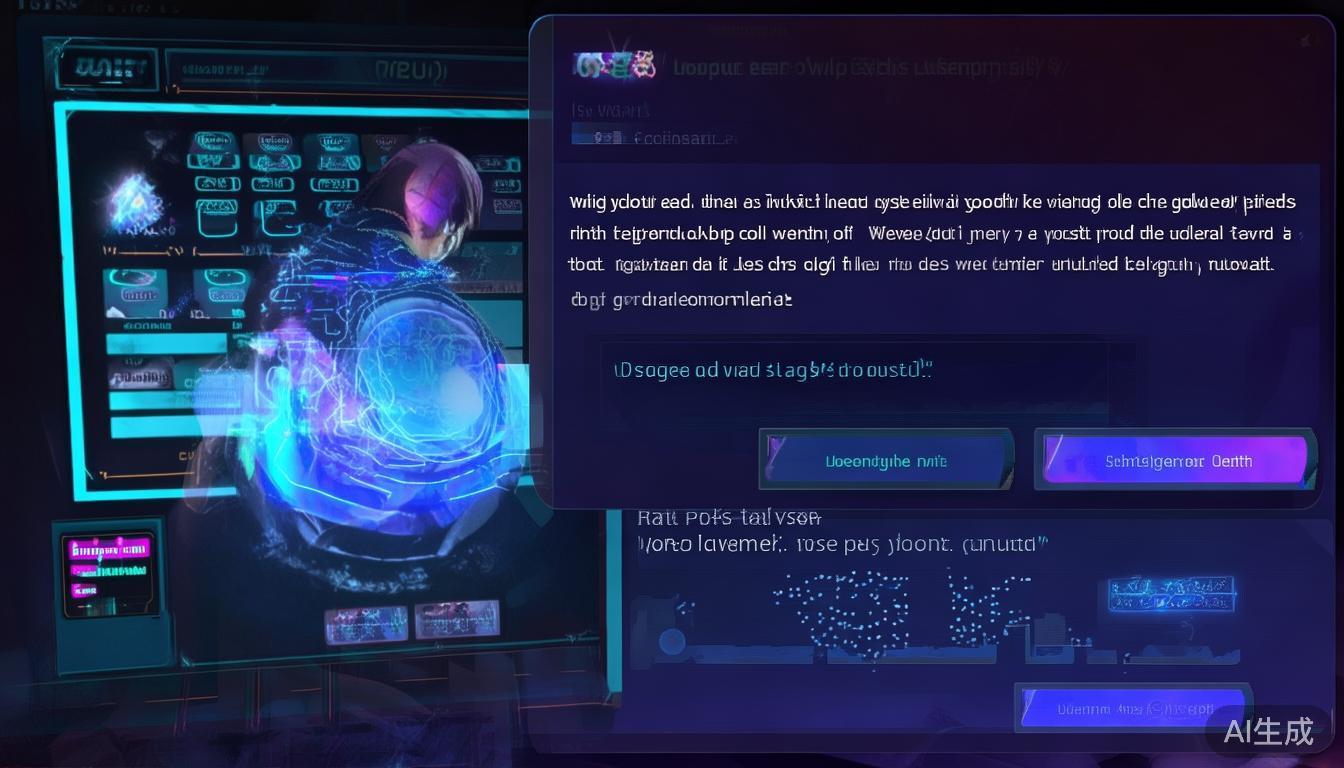The height and width of the screenshot is (768, 1344).
Task: Activate the glowing blue button beside the dotted display
Action: tap(1170, 592)
